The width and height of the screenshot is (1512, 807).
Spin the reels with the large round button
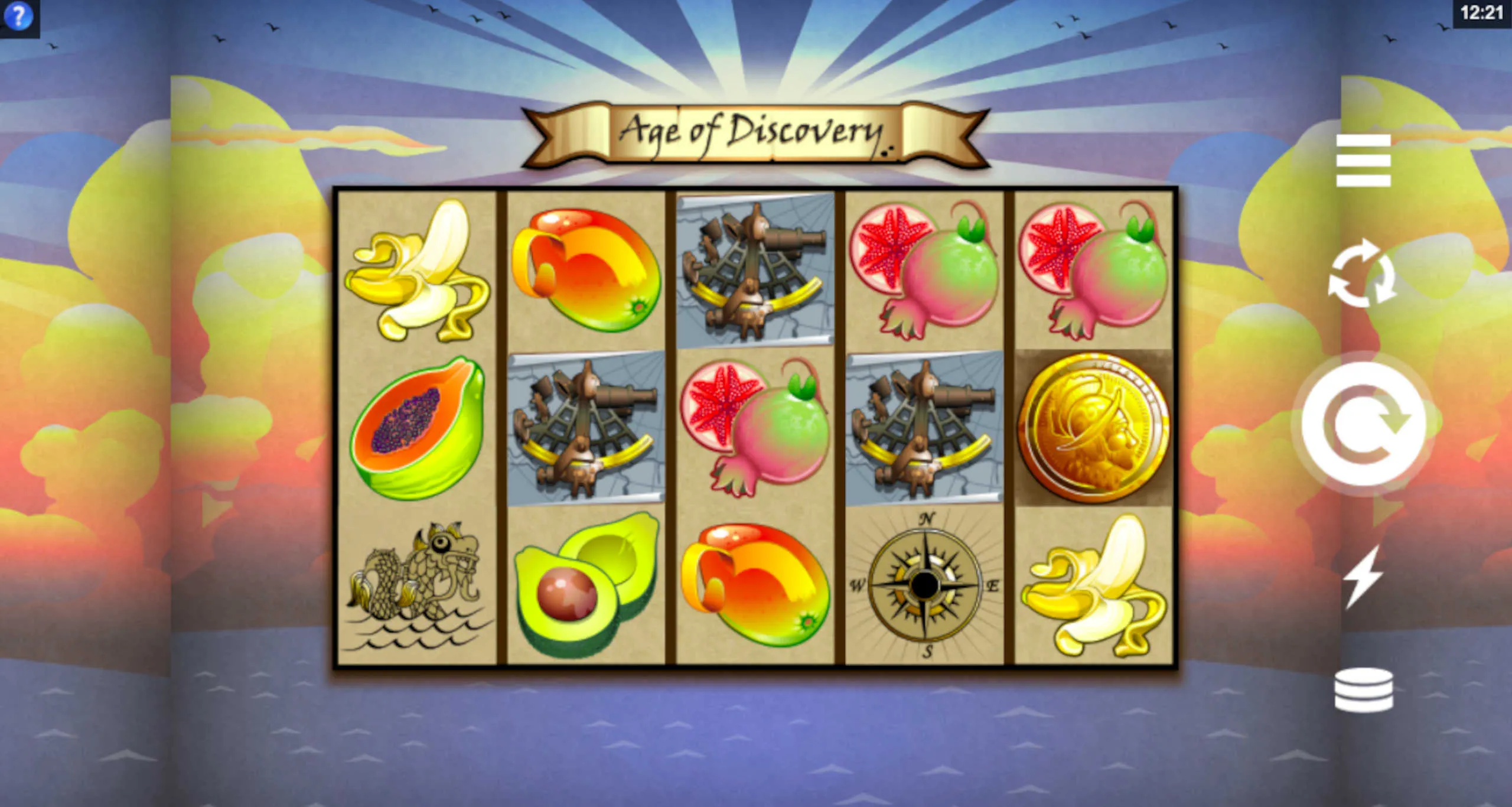pyautogui.click(x=1363, y=423)
